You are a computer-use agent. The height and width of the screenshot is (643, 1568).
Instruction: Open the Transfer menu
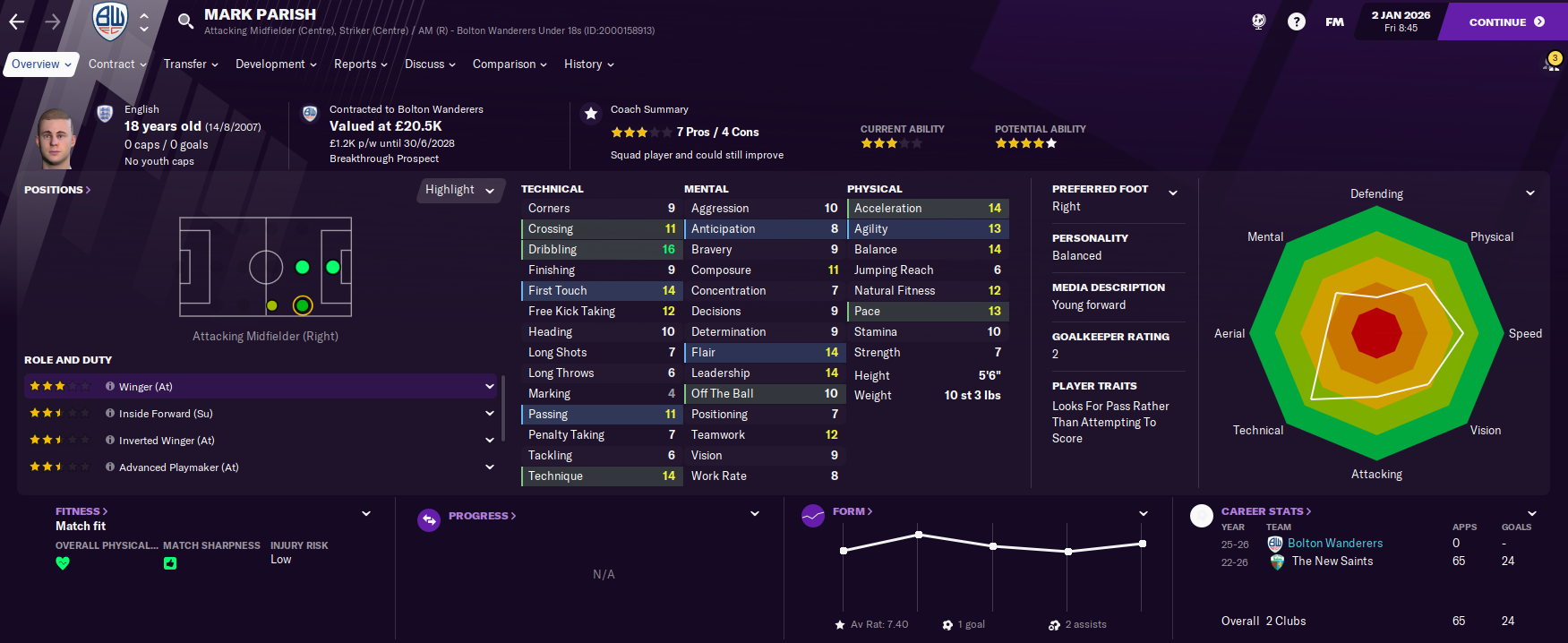tap(191, 64)
